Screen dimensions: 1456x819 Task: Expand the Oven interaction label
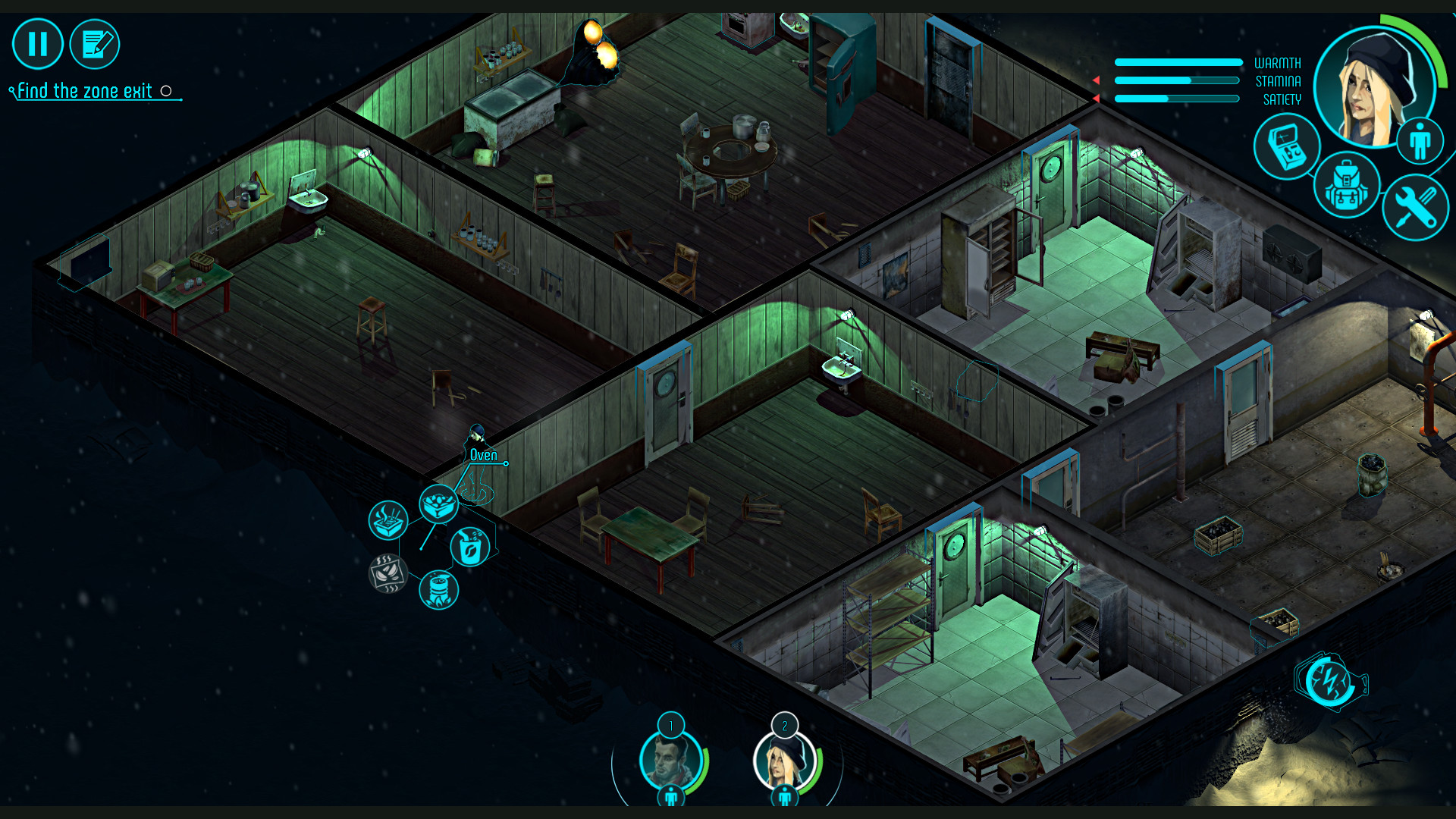483,455
